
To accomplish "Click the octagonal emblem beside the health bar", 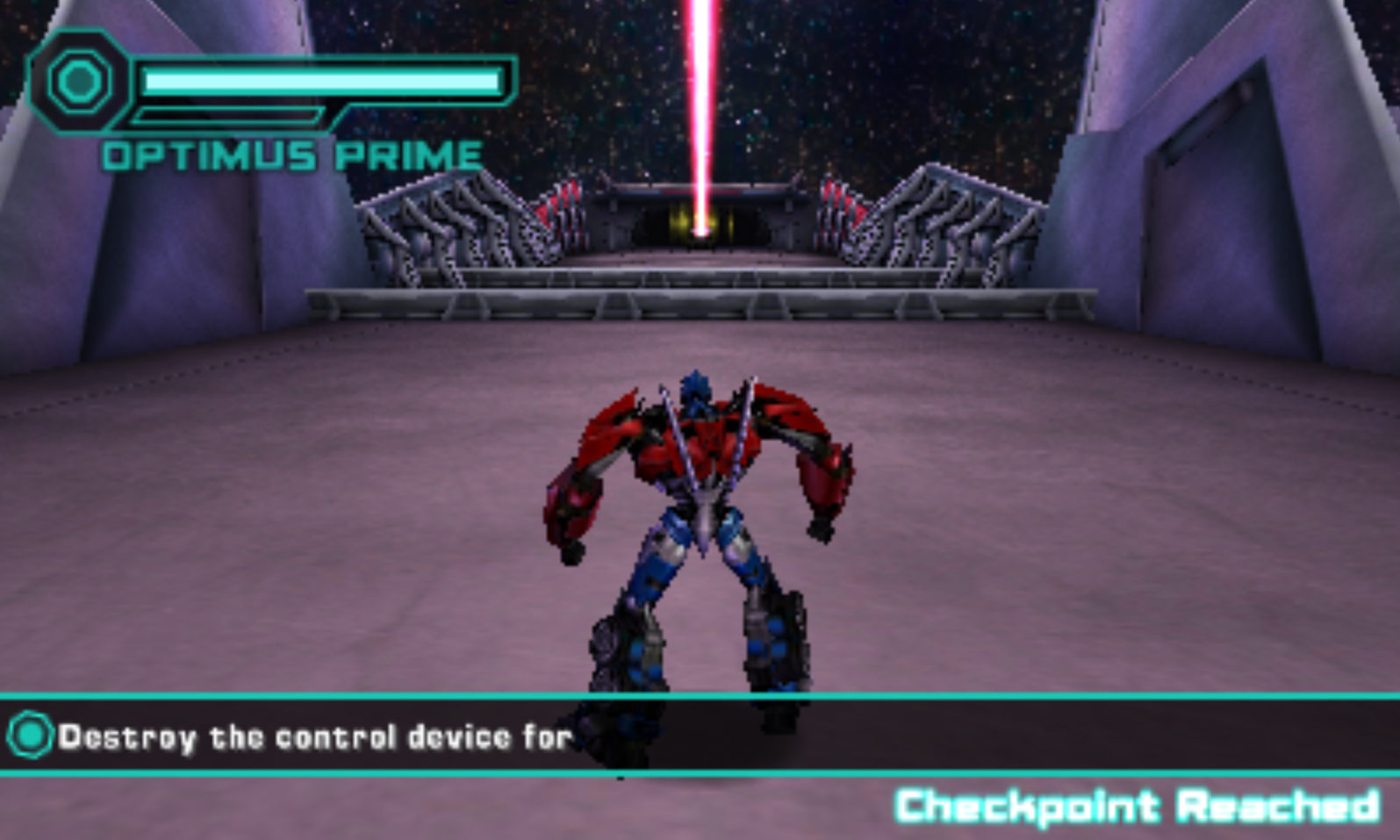I will [80, 82].
